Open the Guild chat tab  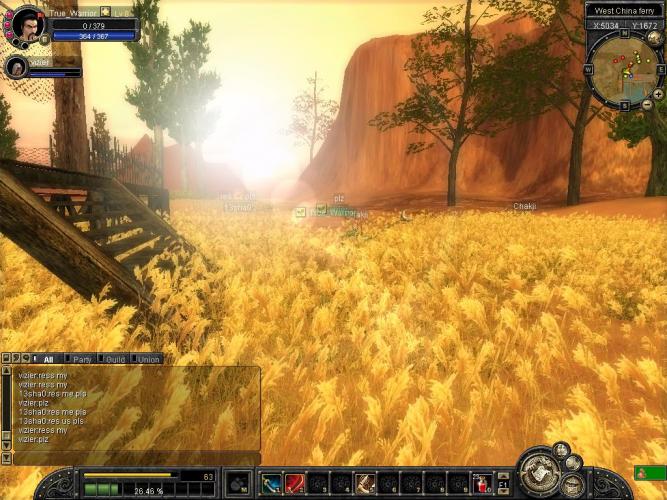(x=115, y=359)
